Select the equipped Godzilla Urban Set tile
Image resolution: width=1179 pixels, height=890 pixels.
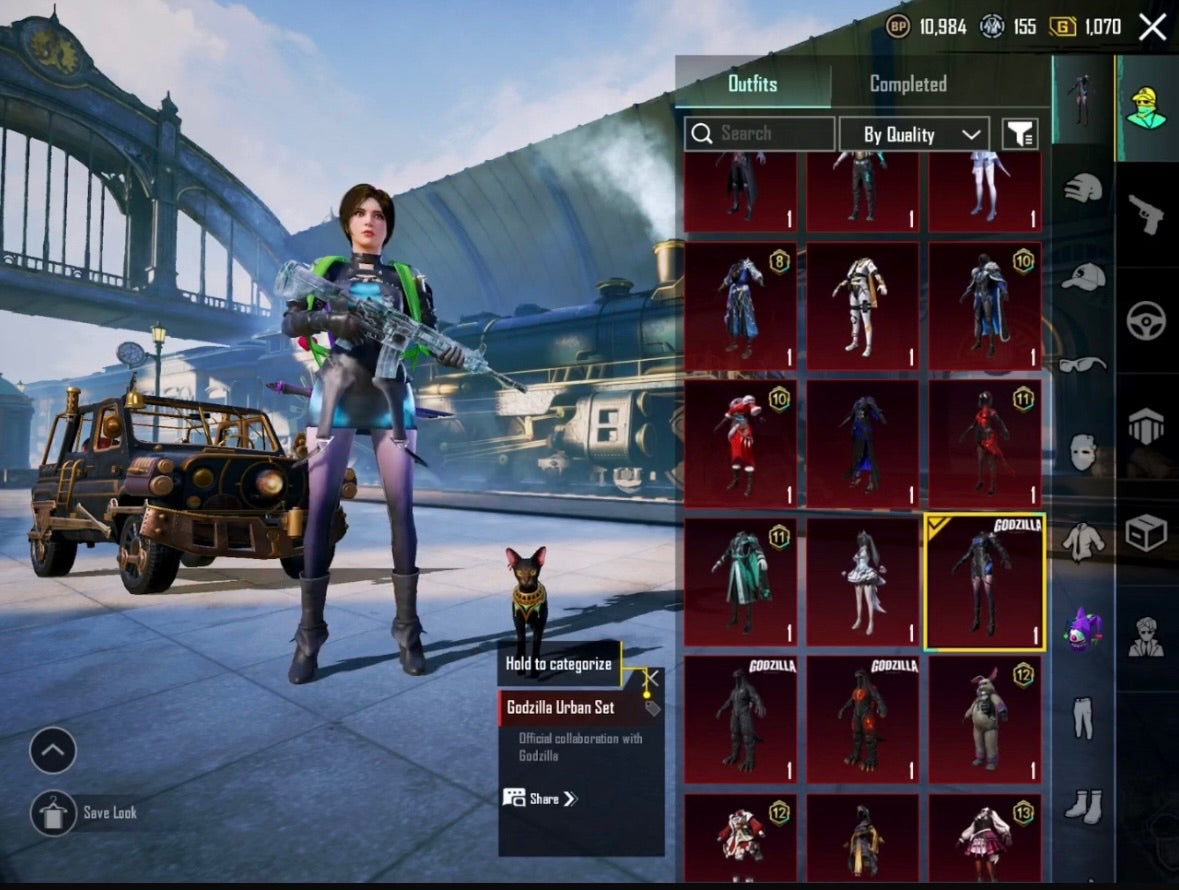[x=984, y=582]
